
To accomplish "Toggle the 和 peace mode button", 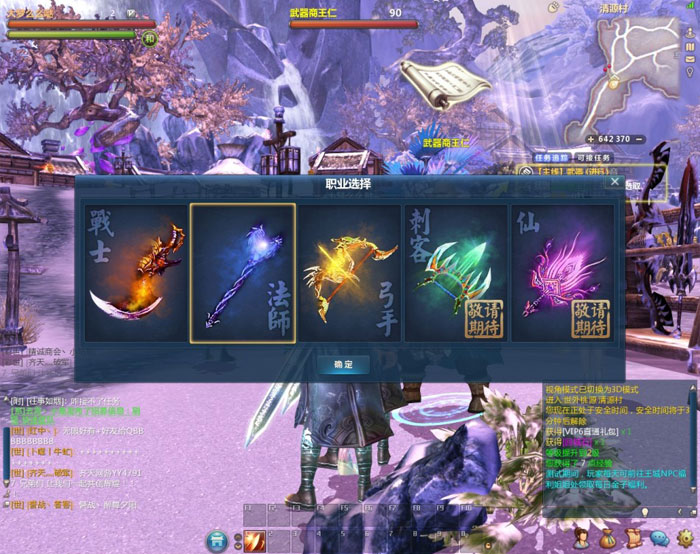I will click(x=149, y=37).
